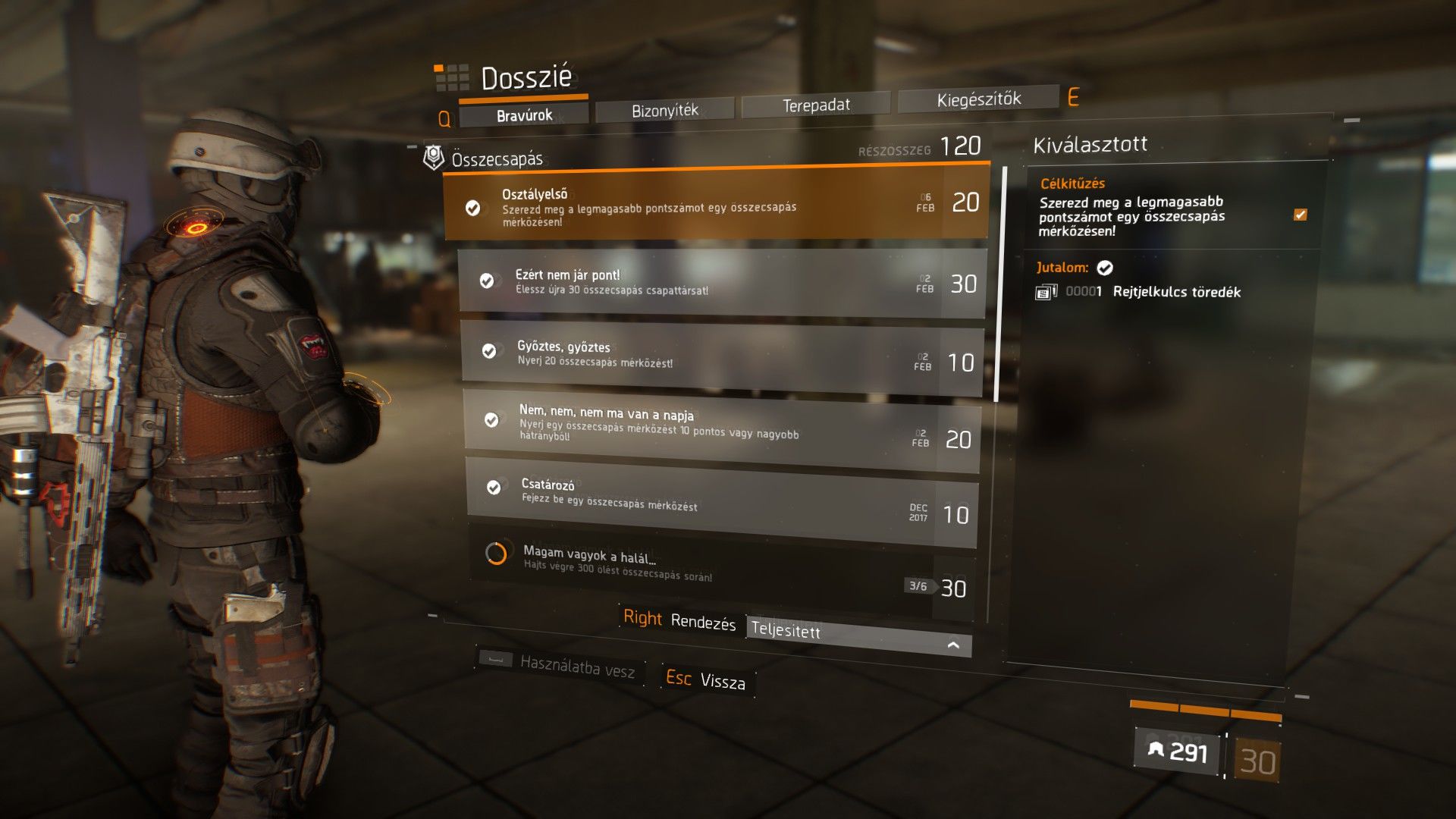Select the Terepadat tab
1456x819 pixels.
[815, 105]
